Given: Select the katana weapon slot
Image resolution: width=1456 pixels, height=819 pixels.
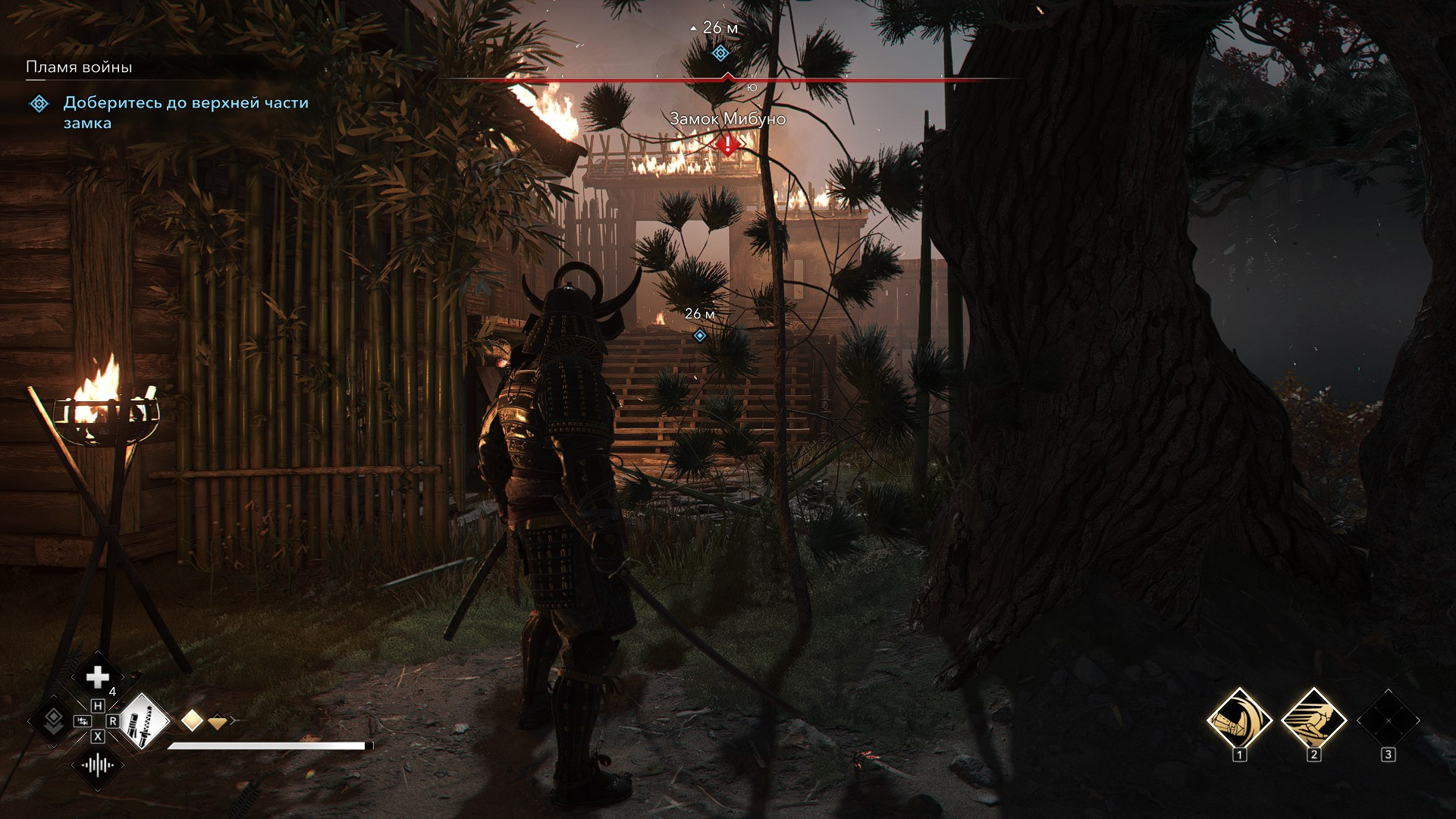Looking at the screenshot, I should click(142, 720).
